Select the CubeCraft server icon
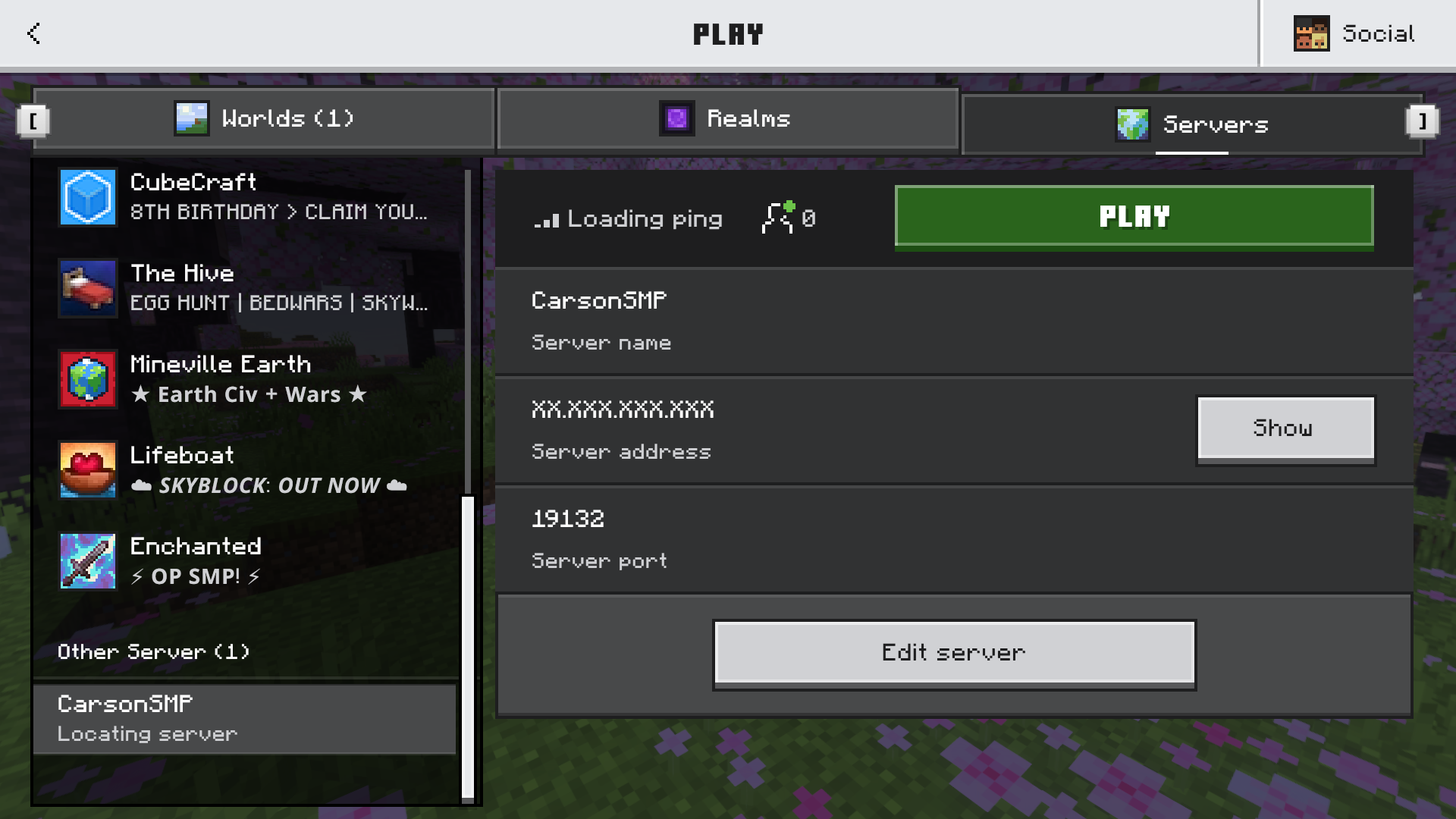The height and width of the screenshot is (819, 1456). pyautogui.click(x=87, y=197)
